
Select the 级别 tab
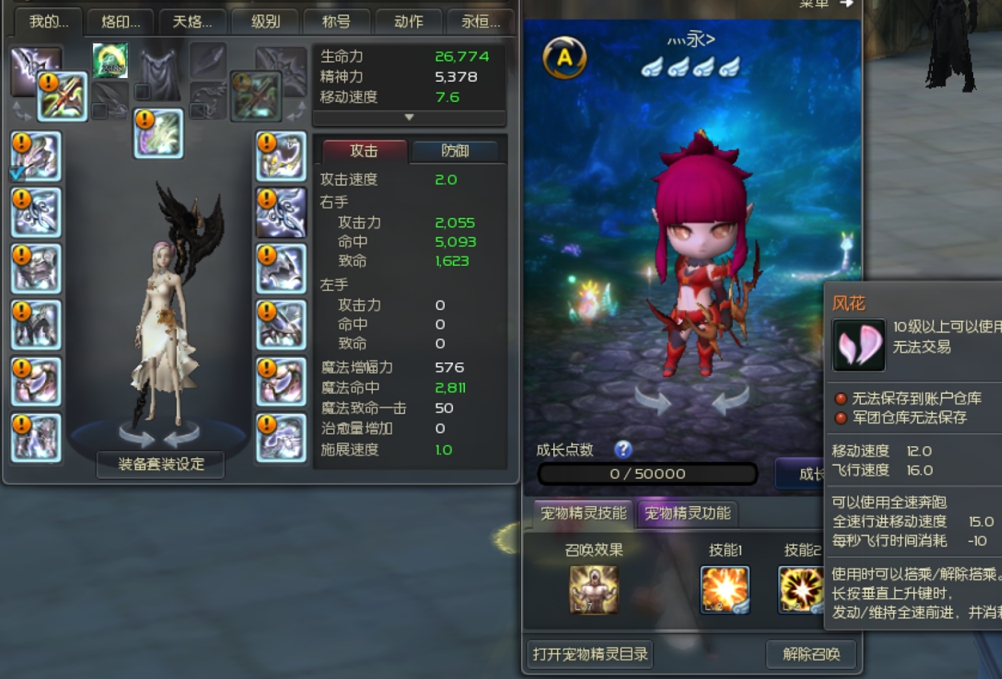coord(265,21)
